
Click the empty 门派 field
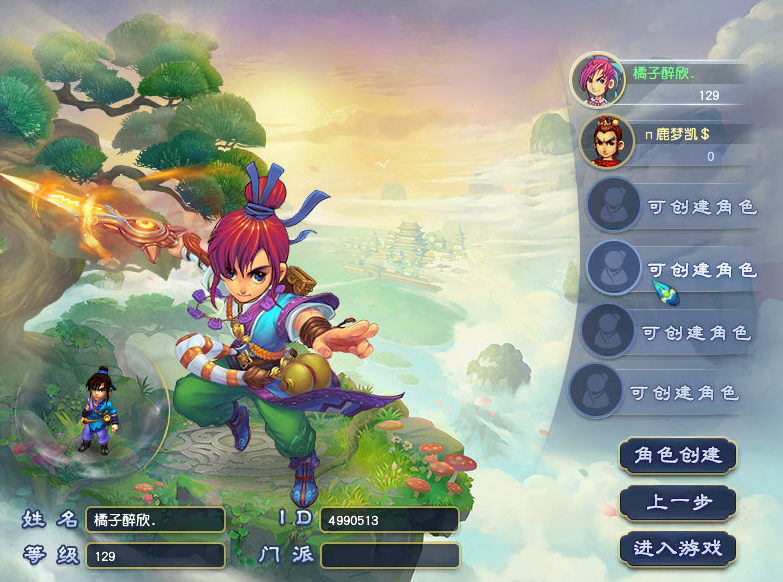pyautogui.click(x=389, y=555)
